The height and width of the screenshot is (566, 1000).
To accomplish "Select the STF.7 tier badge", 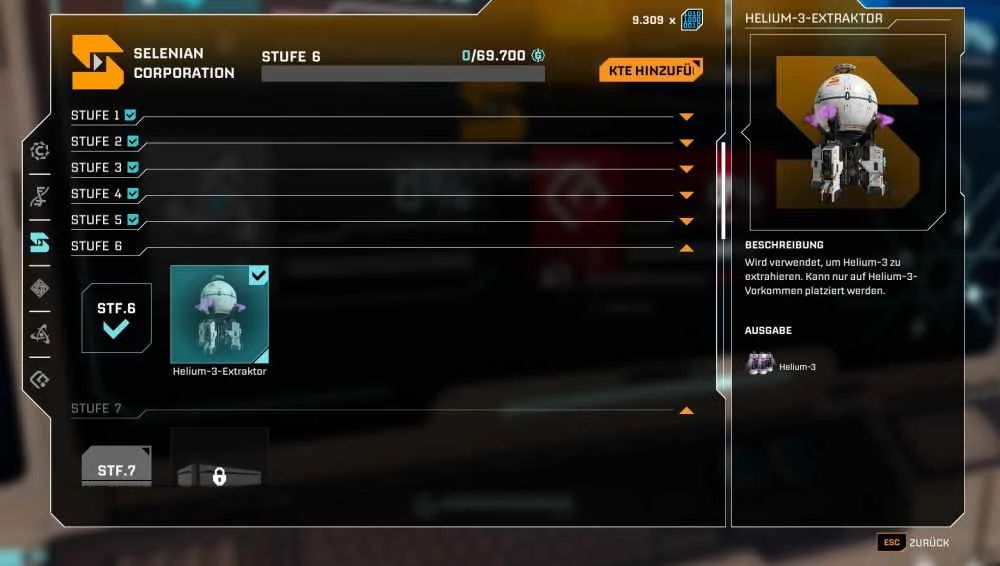I will pos(116,467).
